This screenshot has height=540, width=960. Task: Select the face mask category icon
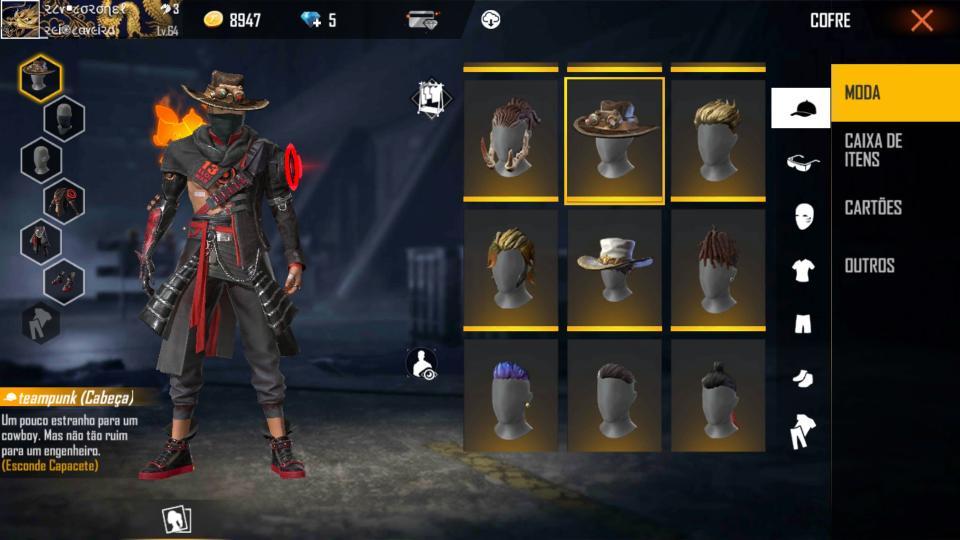803,216
